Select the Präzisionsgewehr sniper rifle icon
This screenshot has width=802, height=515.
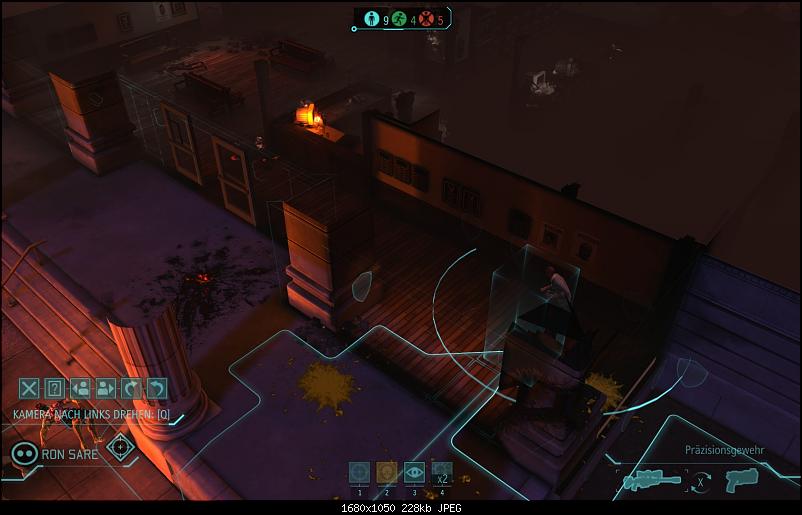pyautogui.click(x=651, y=482)
